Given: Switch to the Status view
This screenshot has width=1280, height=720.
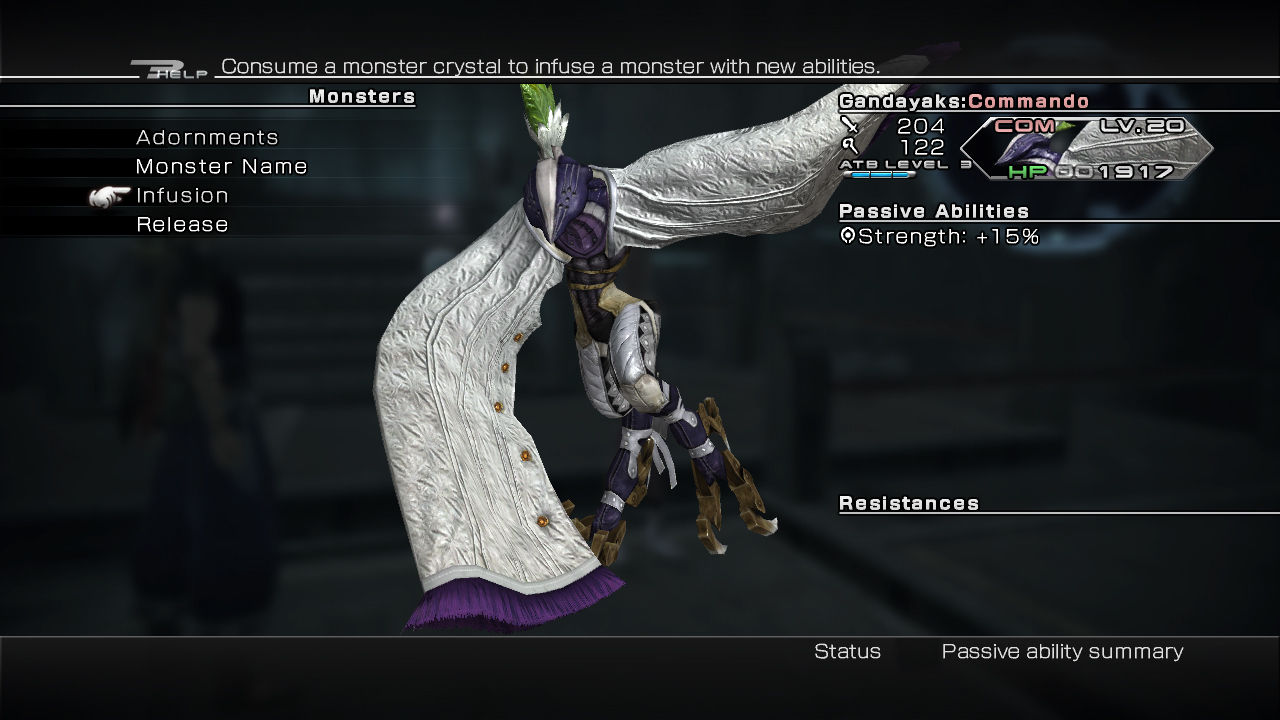Looking at the screenshot, I should pos(847,652).
